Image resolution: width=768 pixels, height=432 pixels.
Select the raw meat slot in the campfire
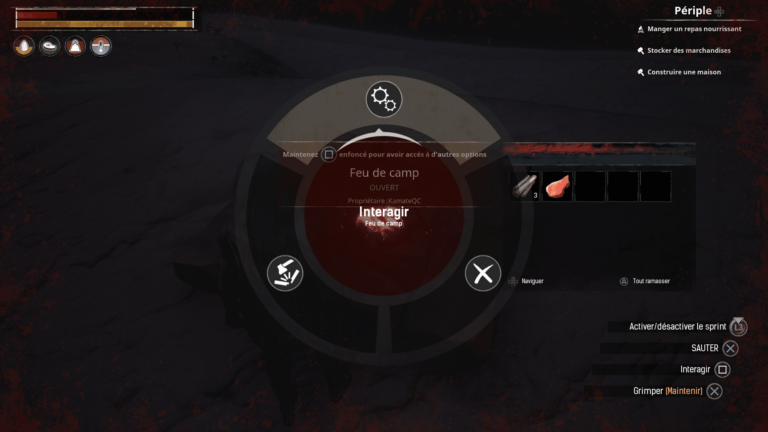pyautogui.click(x=558, y=186)
